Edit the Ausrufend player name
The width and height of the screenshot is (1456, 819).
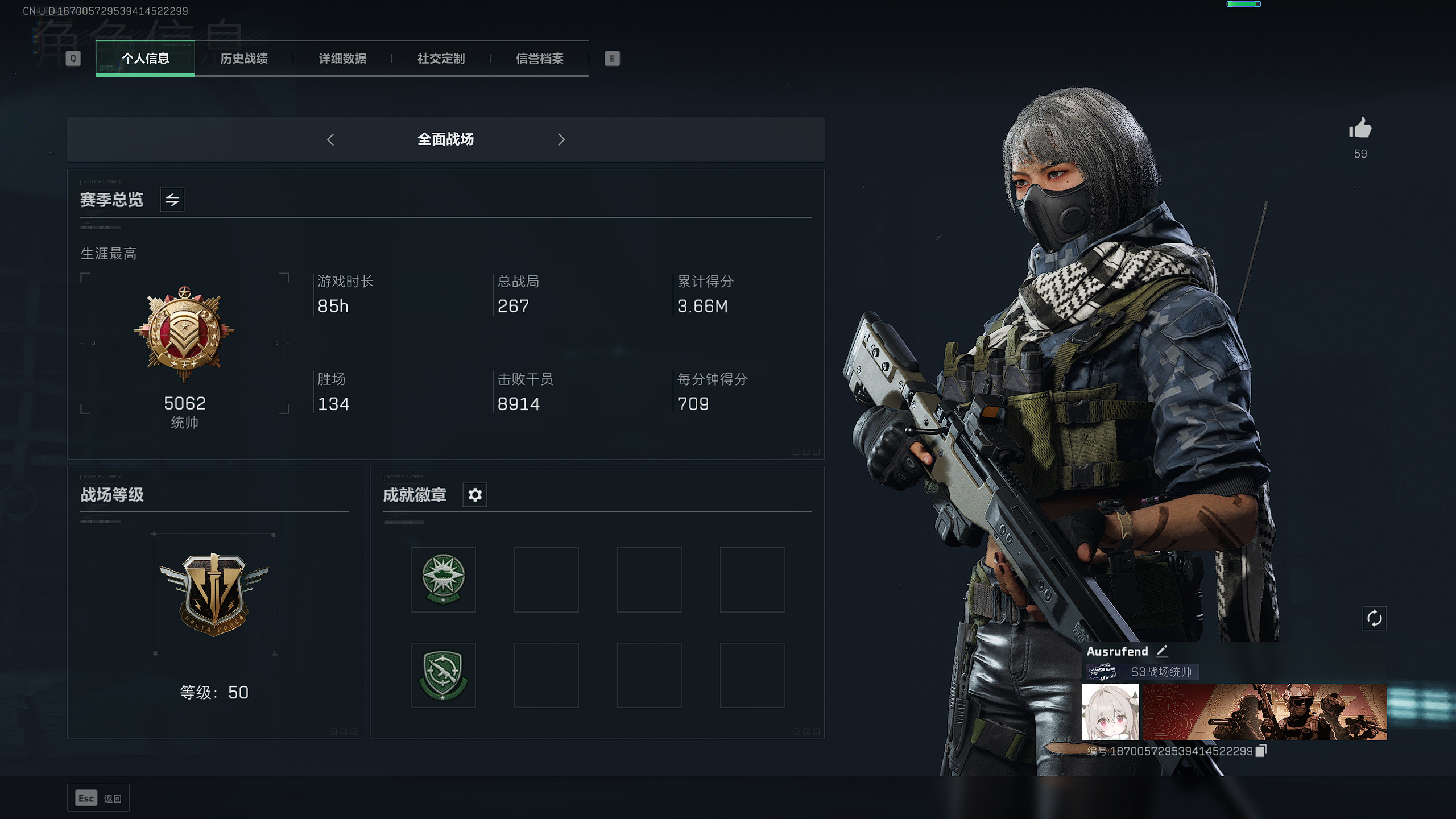point(1162,651)
